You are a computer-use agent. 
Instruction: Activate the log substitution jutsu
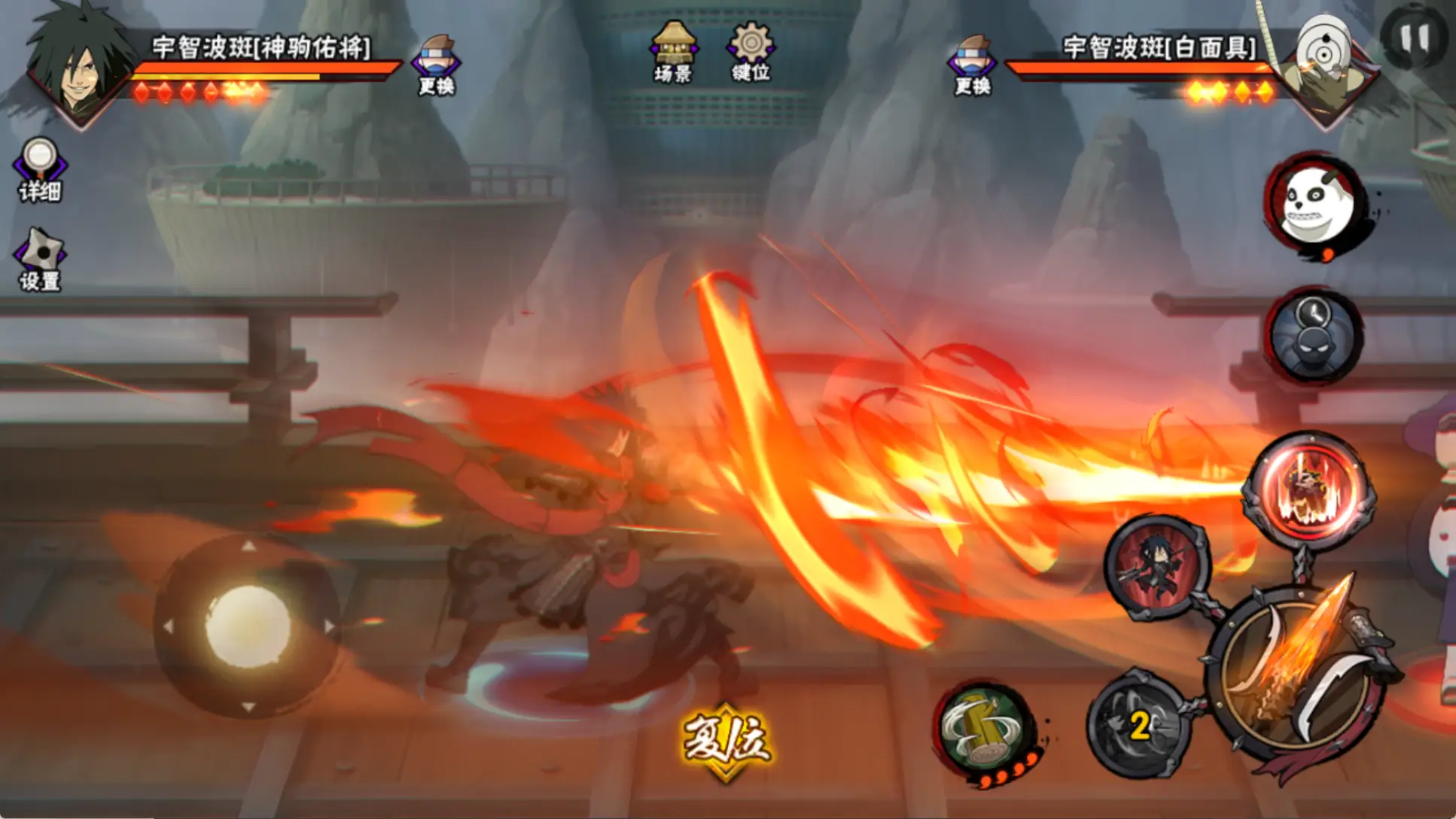[984, 729]
